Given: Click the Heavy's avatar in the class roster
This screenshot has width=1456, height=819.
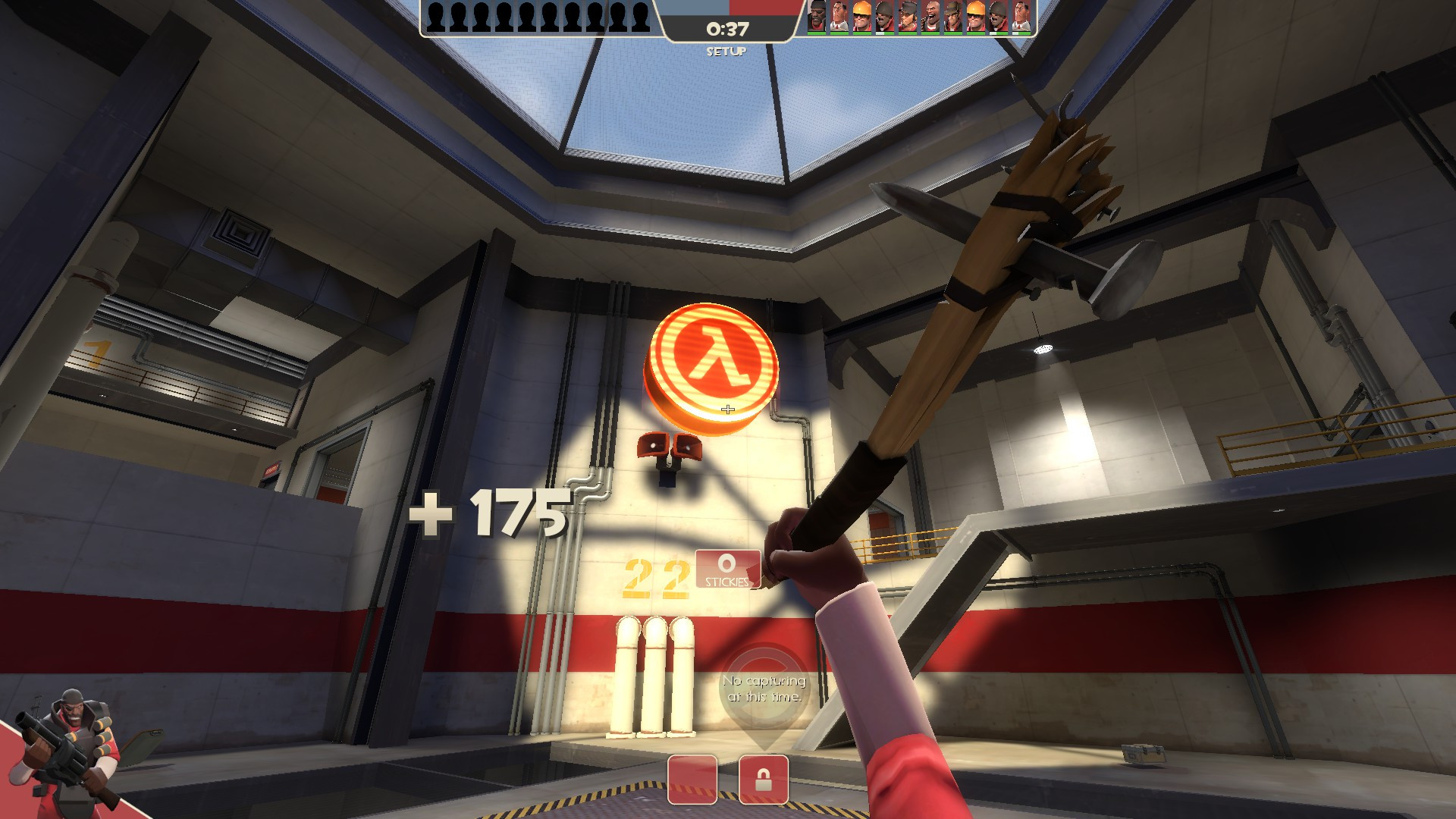Looking at the screenshot, I should (x=931, y=17).
